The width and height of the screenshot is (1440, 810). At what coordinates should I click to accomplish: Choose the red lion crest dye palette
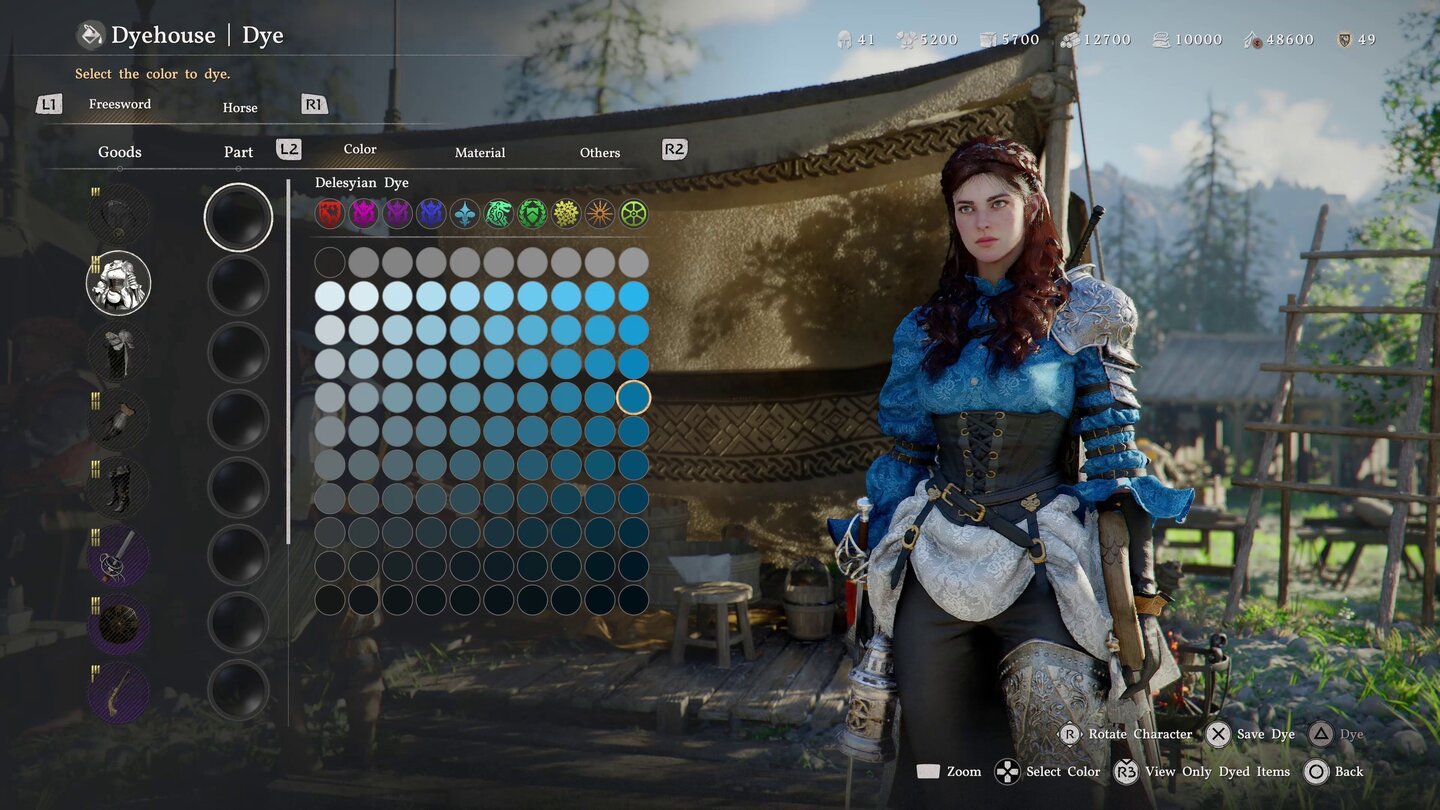coord(330,213)
